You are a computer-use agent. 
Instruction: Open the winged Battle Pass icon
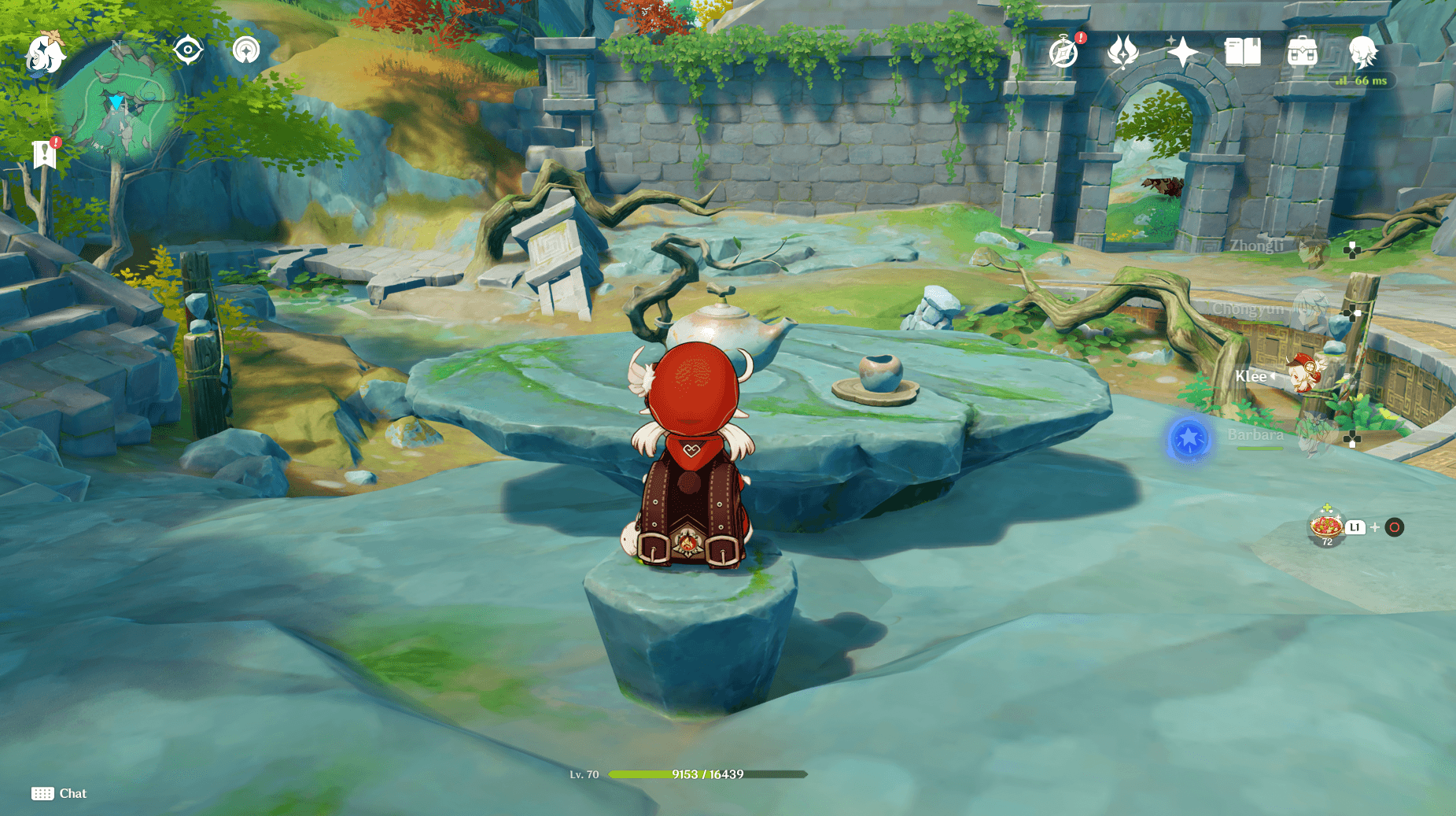tap(1122, 53)
